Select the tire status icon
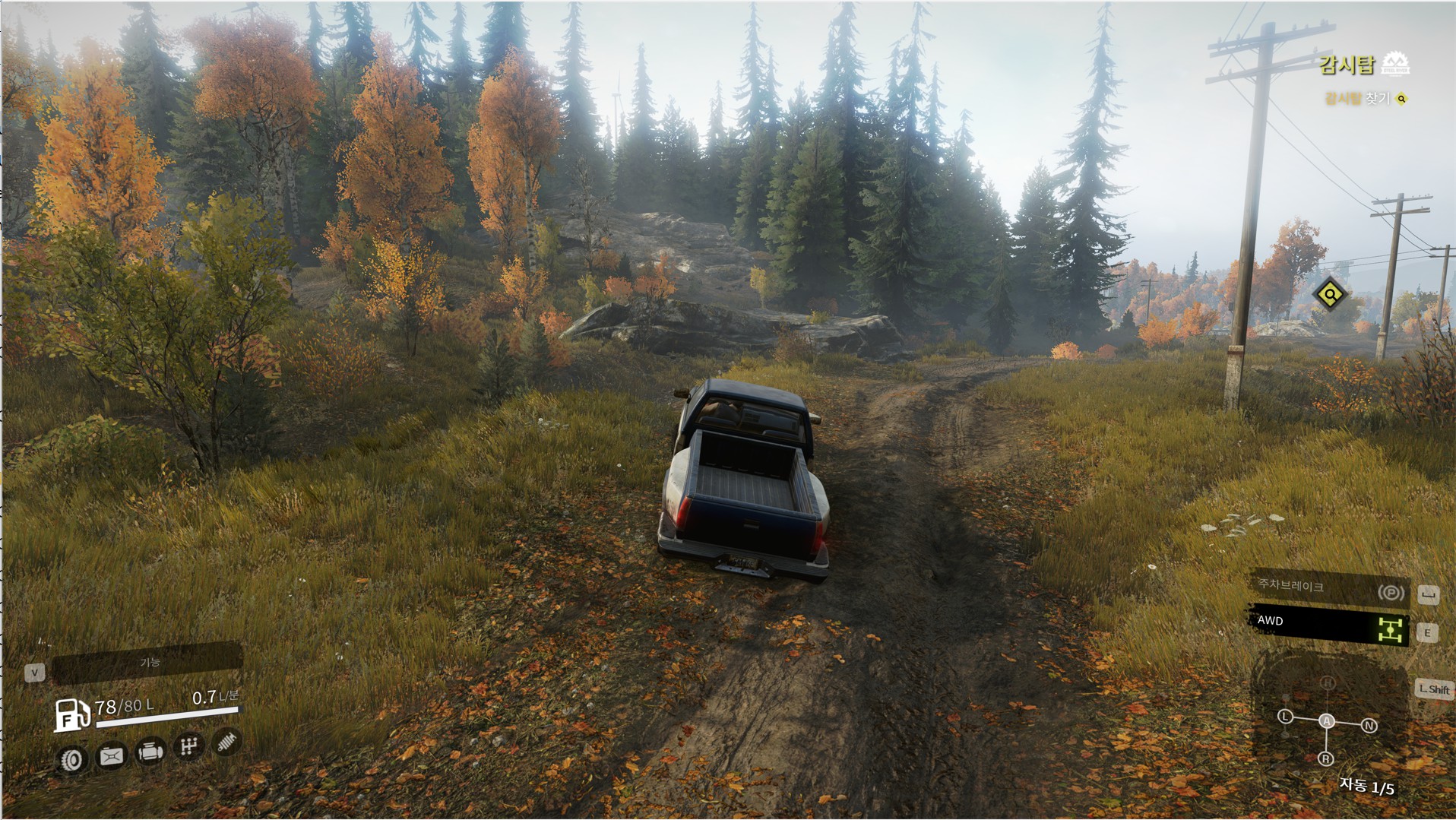This screenshot has height=820, width=1456. point(72,758)
